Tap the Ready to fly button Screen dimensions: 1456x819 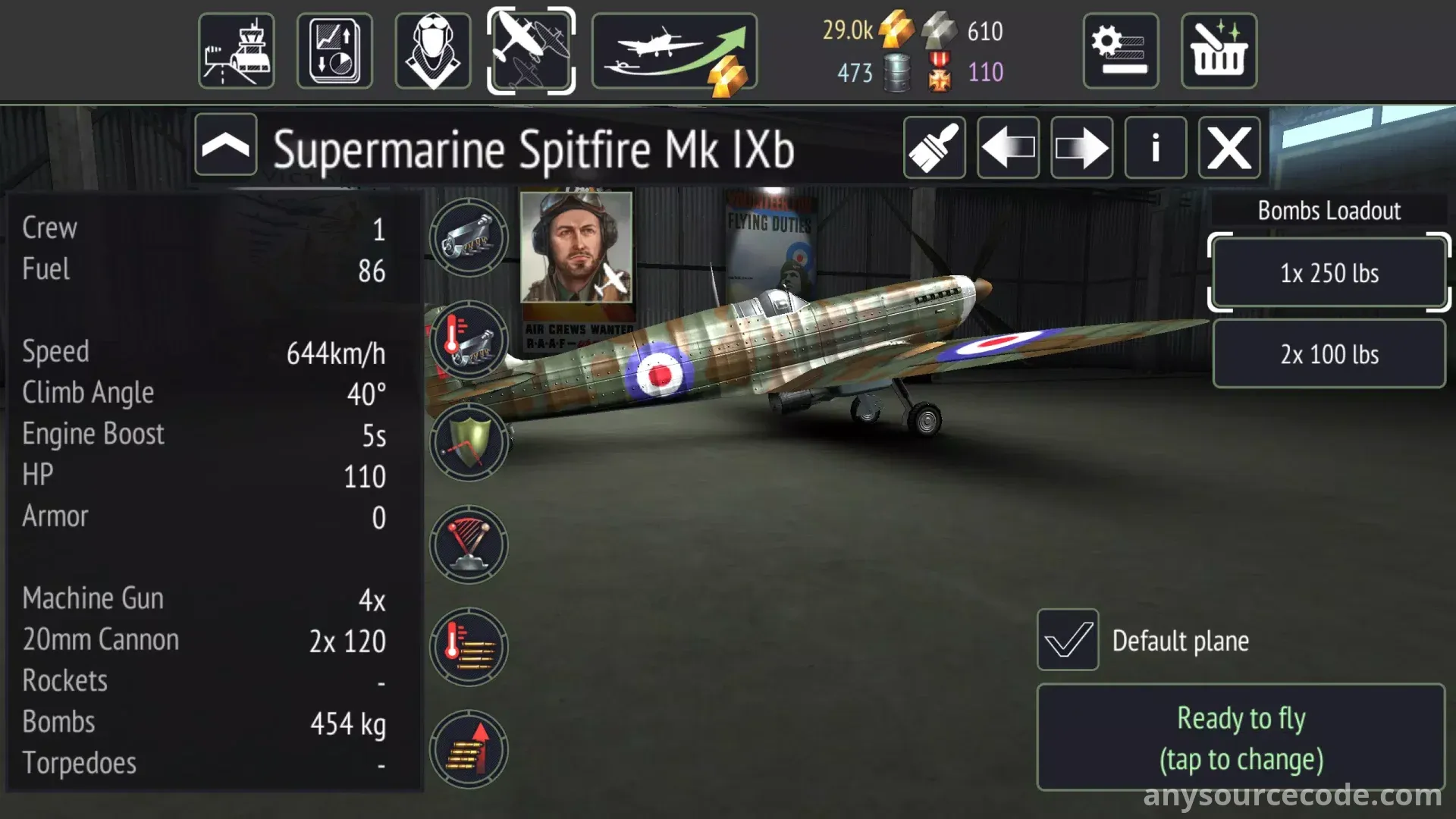point(1241,738)
